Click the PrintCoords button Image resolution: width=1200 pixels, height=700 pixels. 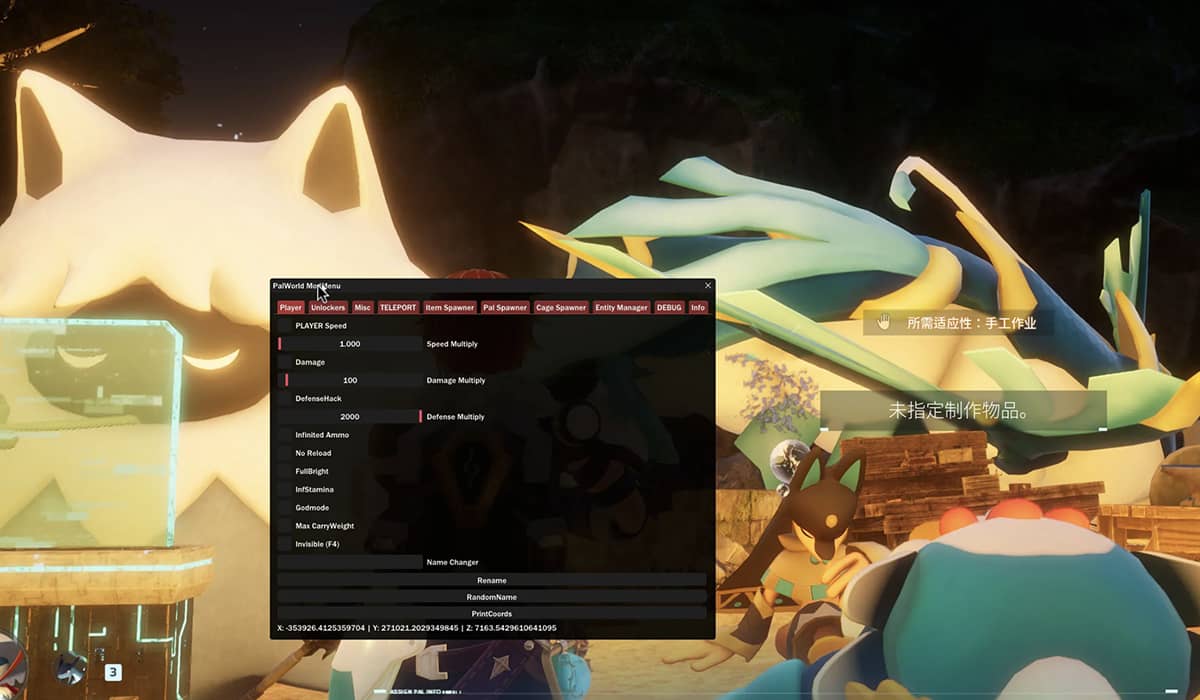(491, 613)
